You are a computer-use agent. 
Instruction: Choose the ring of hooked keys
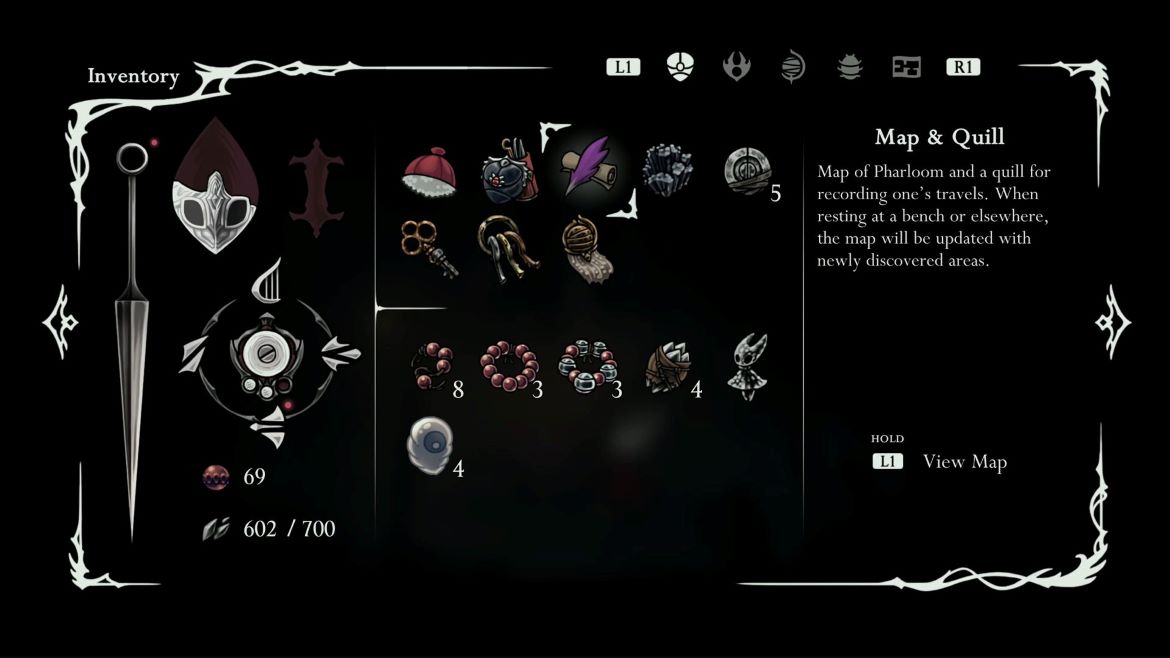[508, 246]
